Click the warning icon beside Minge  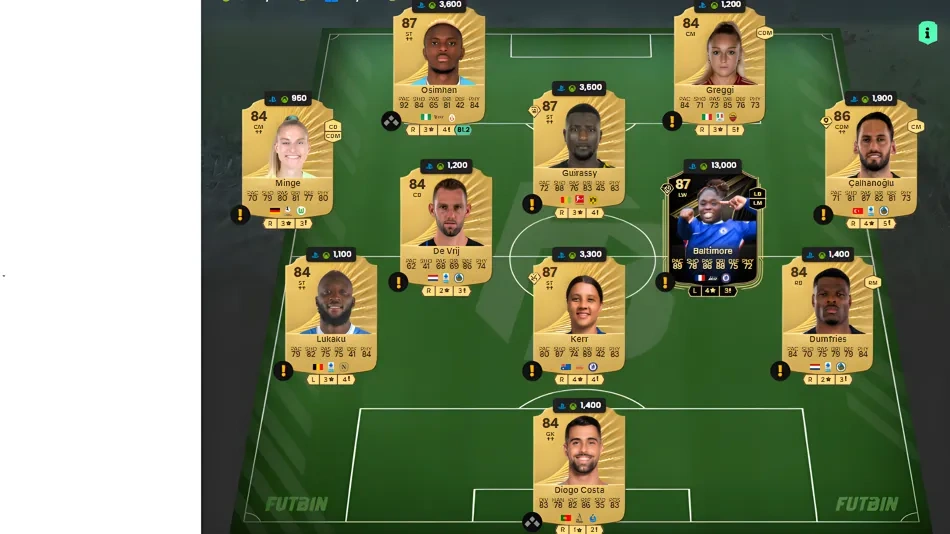pyautogui.click(x=240, y=214)
